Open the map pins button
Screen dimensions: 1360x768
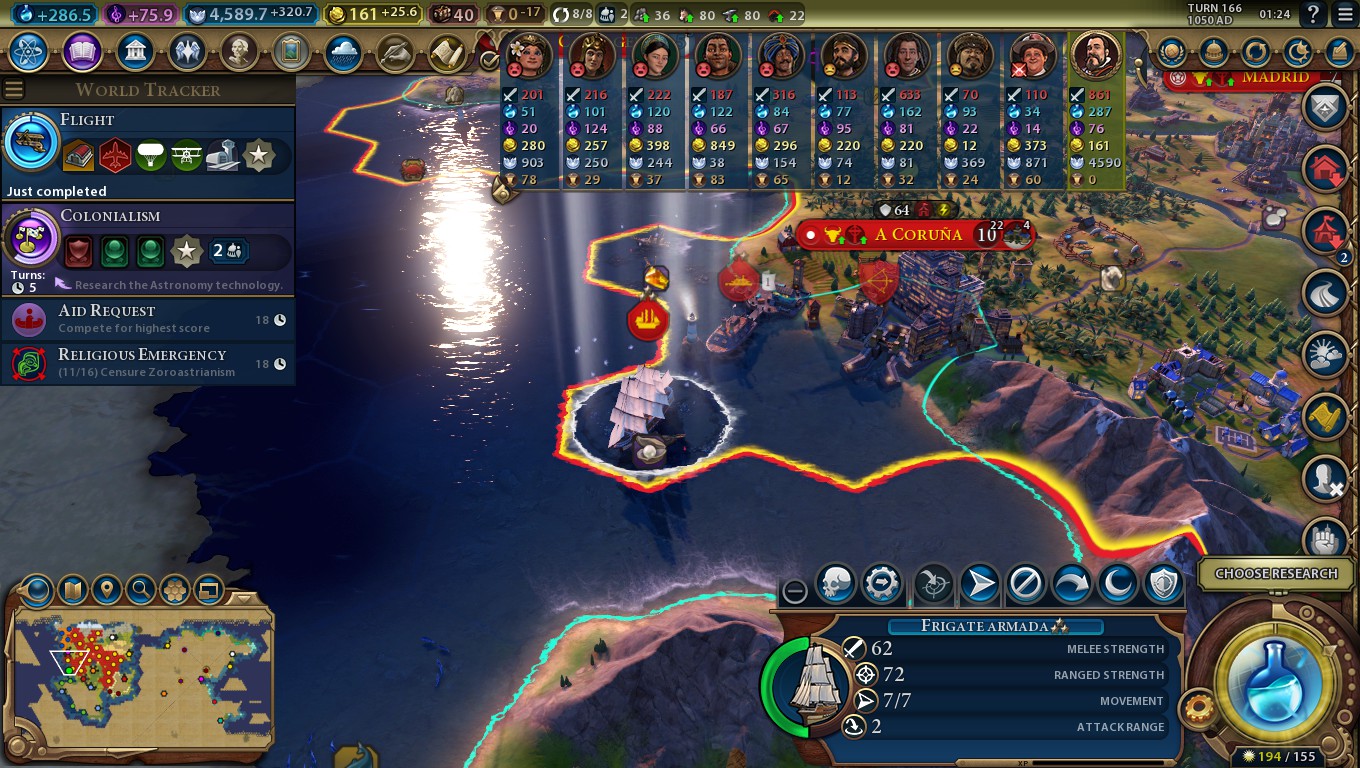point(107,590)
